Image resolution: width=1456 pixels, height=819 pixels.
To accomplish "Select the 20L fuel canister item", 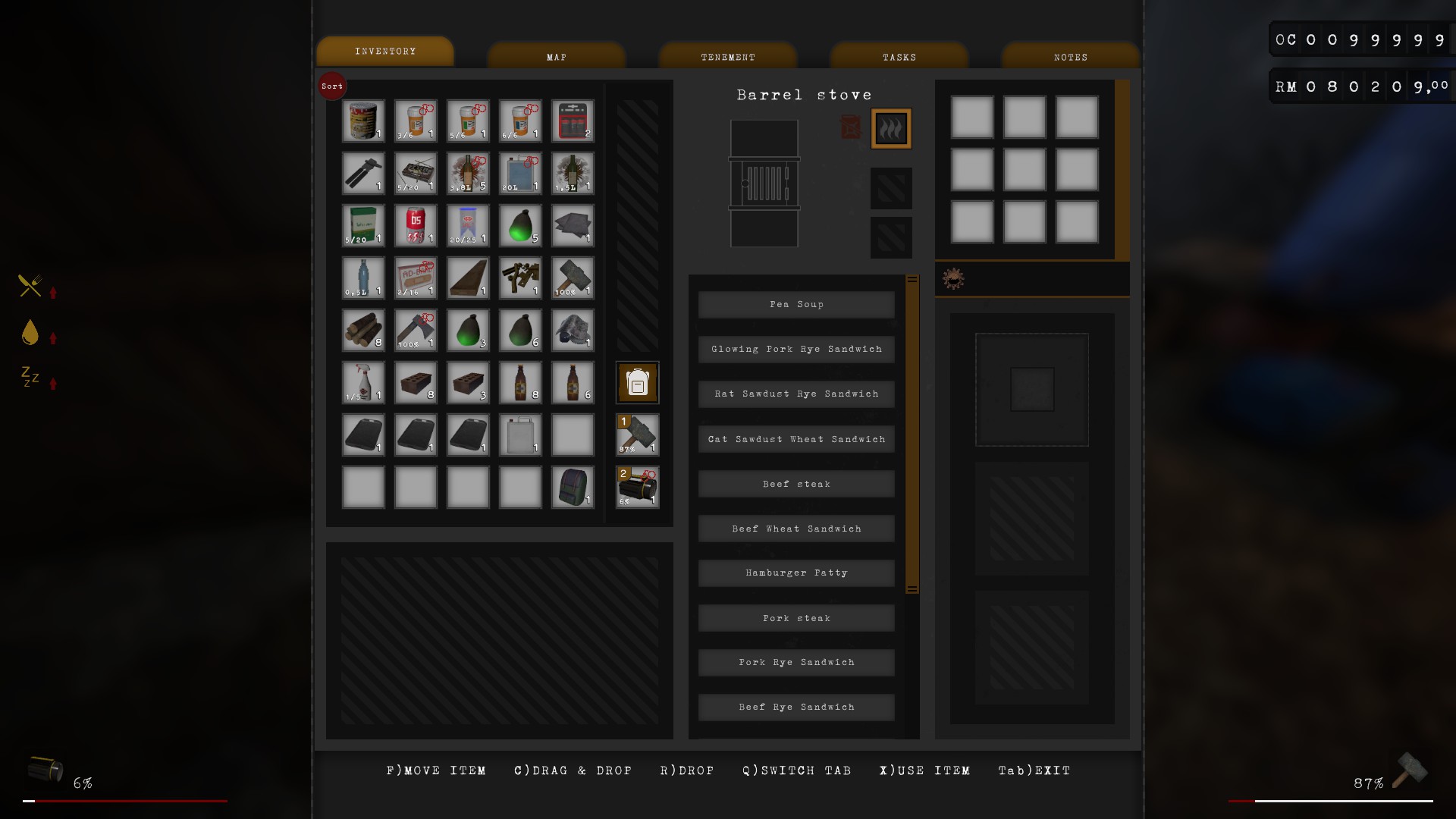I will pos(520,173).
